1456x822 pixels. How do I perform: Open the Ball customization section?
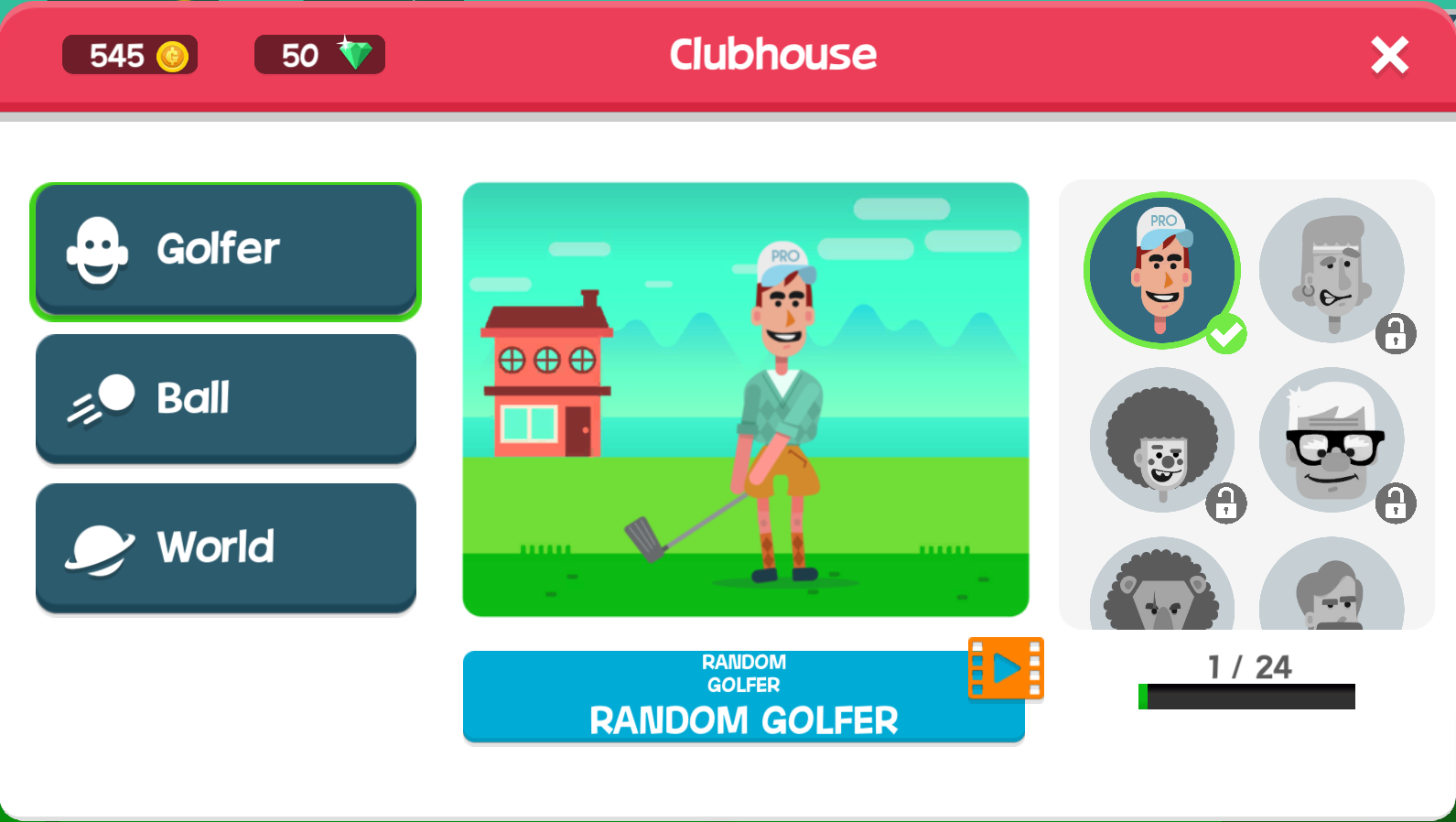(x=225, y=397)
